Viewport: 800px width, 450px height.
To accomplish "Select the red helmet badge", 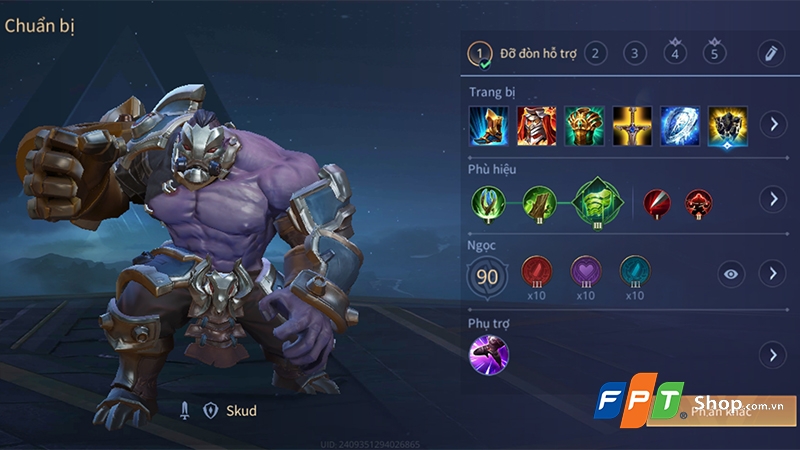I will (699, 201).
